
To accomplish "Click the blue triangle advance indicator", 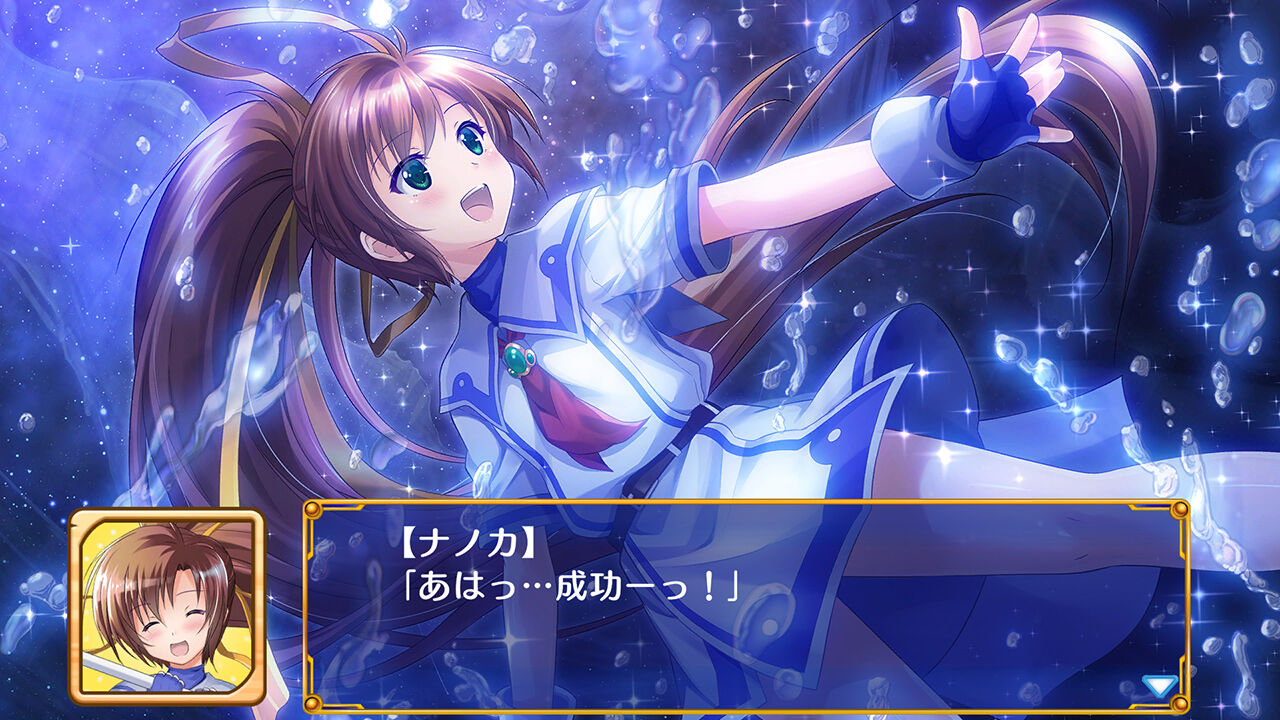I will point(1160,686).
